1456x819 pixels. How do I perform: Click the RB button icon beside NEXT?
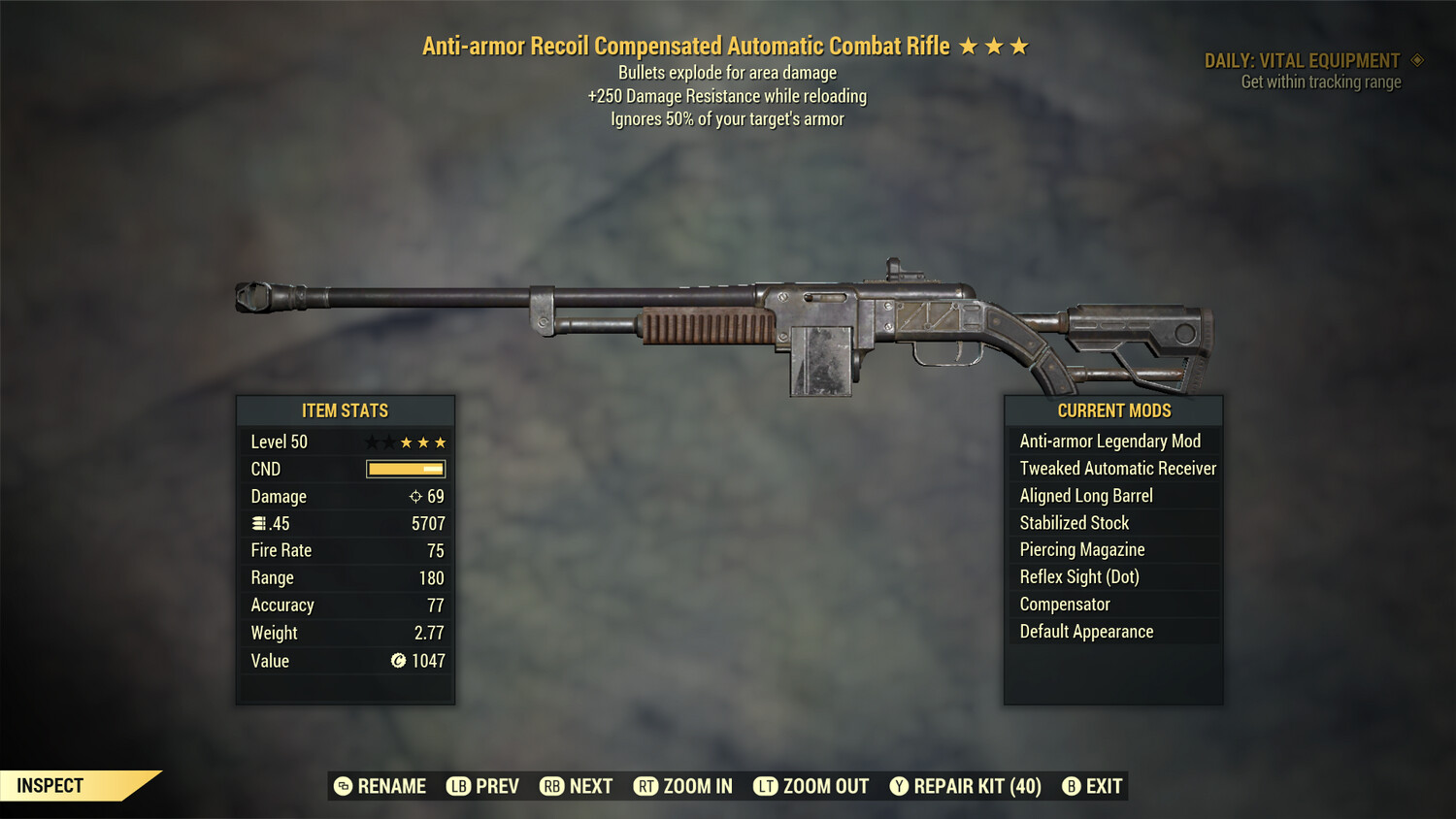[552, 786]
